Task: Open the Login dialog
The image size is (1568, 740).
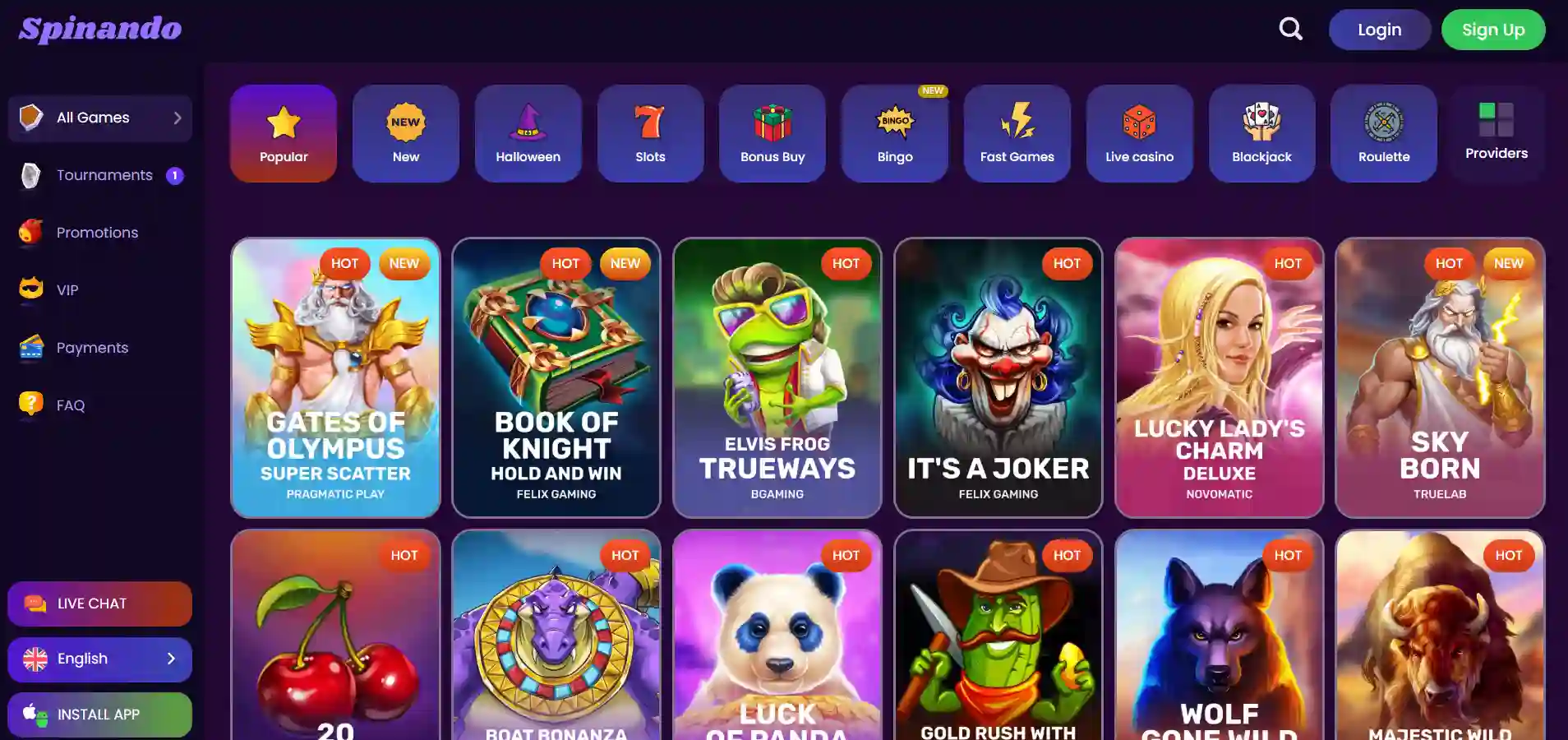Action: (x=1379, y=29)
